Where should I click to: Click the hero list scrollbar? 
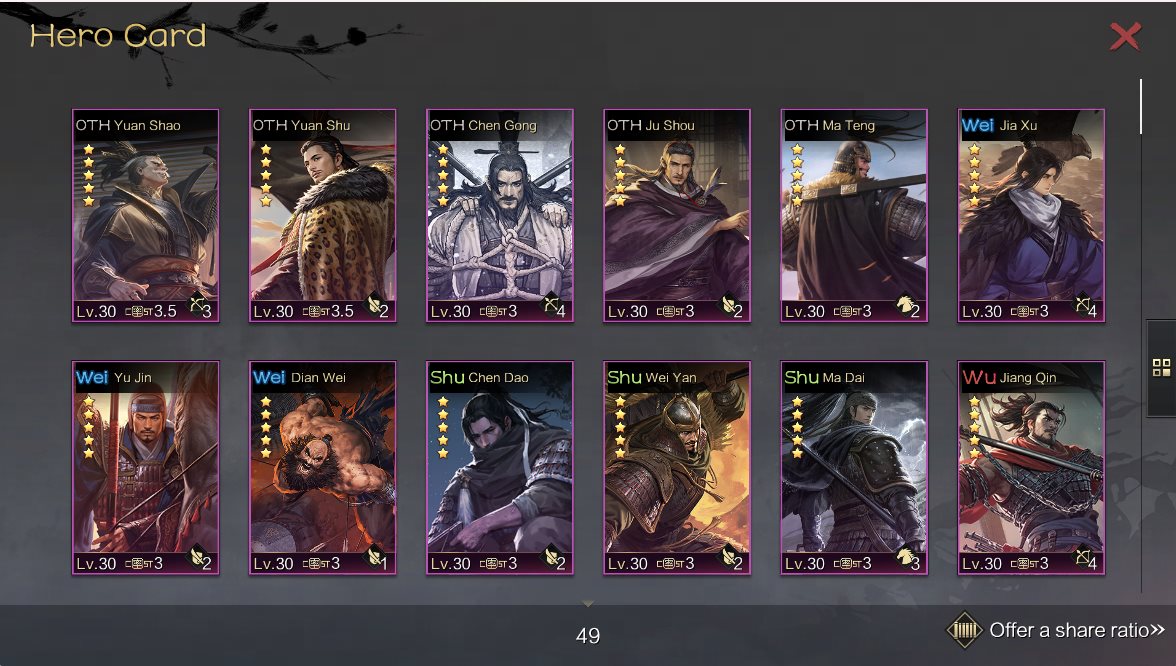click(x=1141, y=106)
